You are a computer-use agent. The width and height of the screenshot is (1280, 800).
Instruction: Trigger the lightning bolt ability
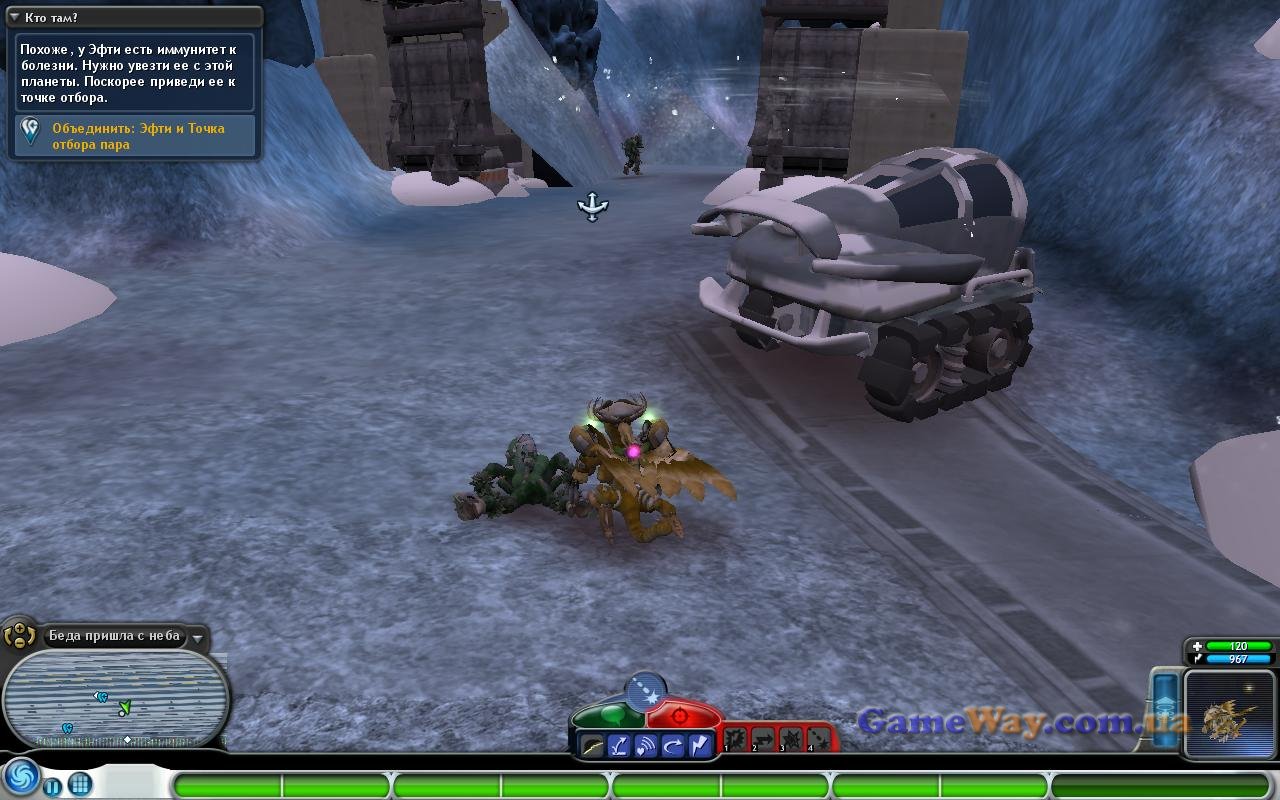[698, 745]
